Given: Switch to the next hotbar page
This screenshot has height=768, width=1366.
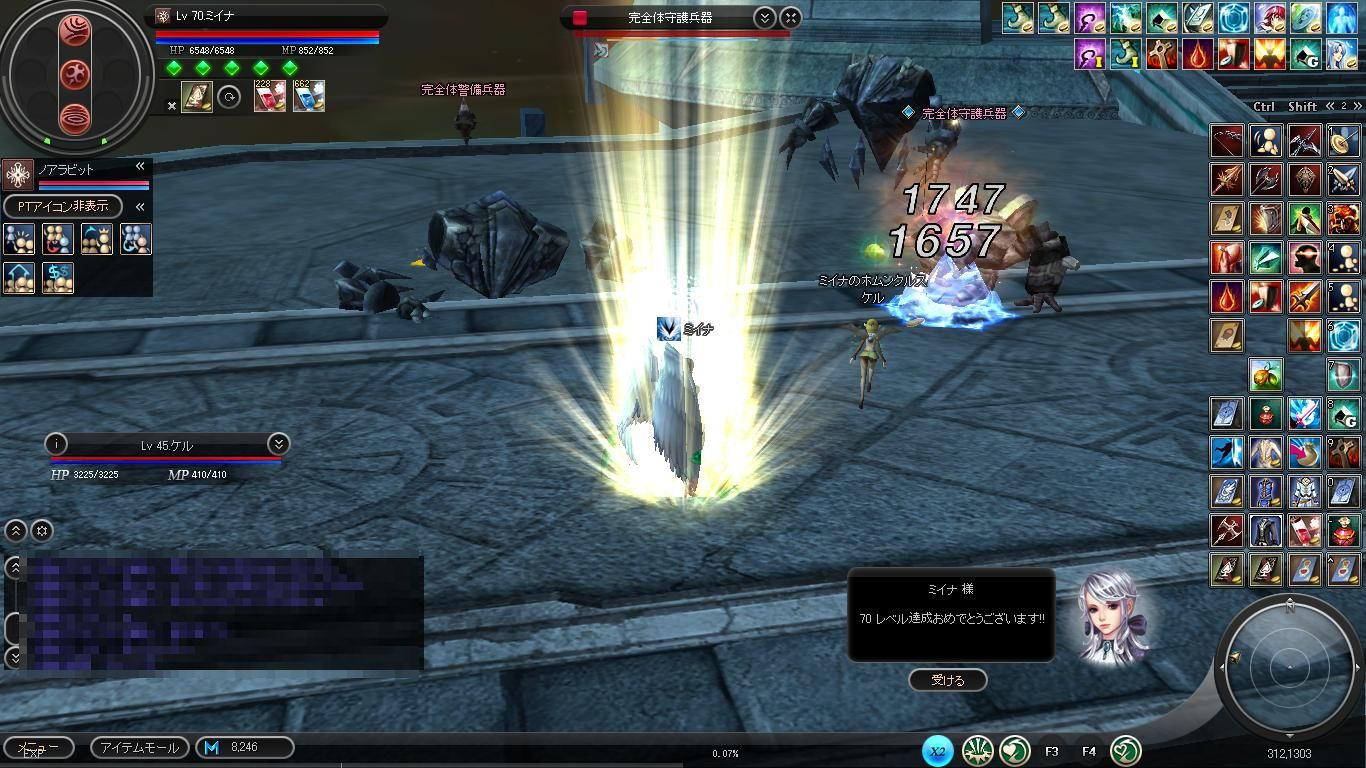Looking at the screenshot, I should click(x=1357, y=106).
